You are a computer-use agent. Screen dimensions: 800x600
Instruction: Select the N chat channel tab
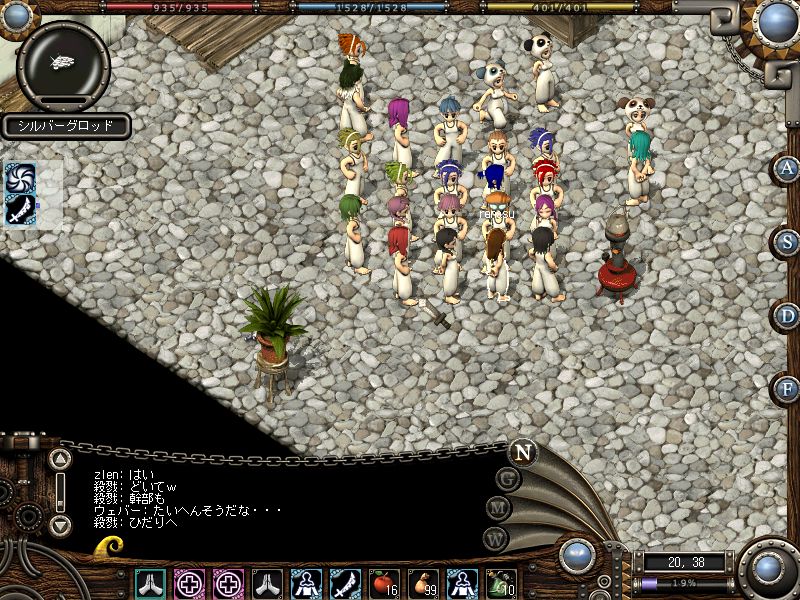(x=521, y=451)
